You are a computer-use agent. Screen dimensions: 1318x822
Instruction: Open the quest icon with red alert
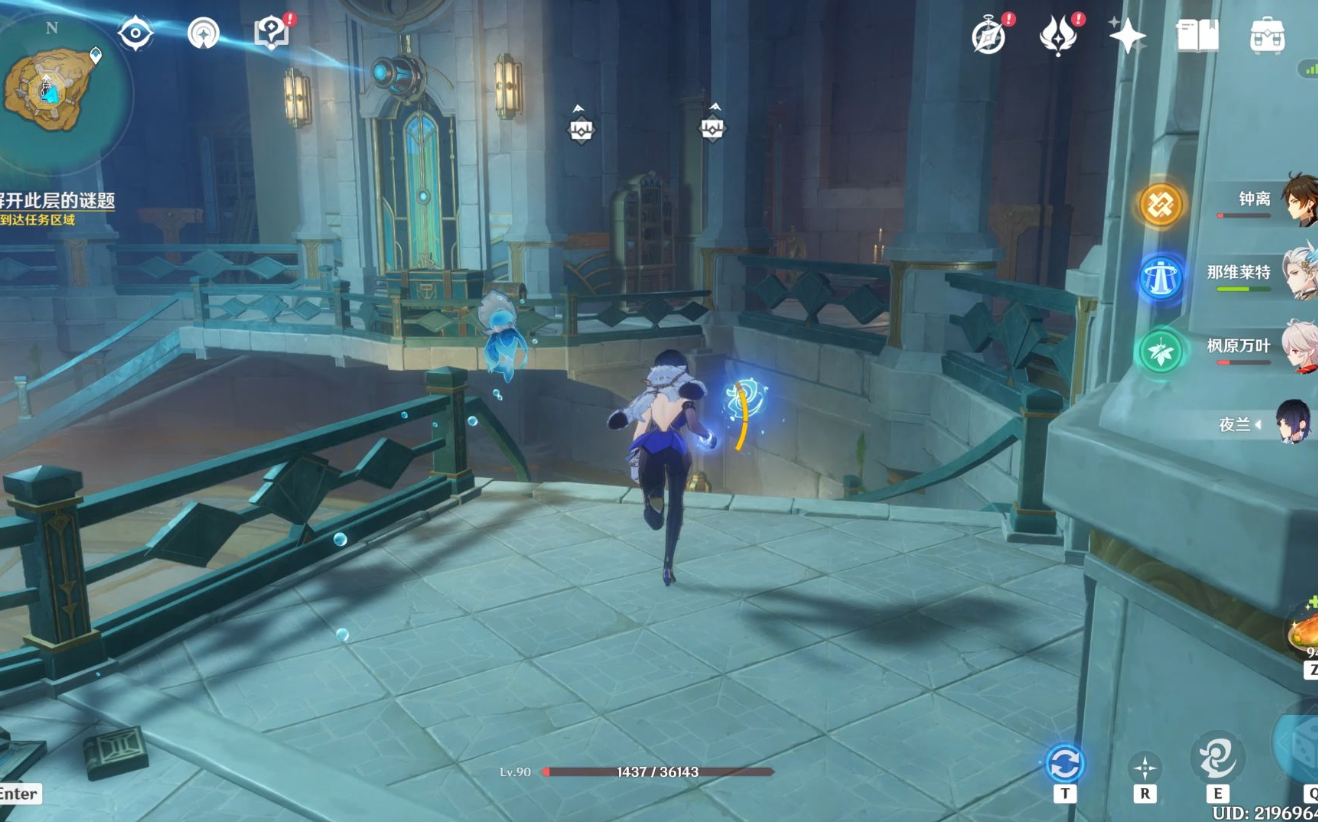pos(271,32)
